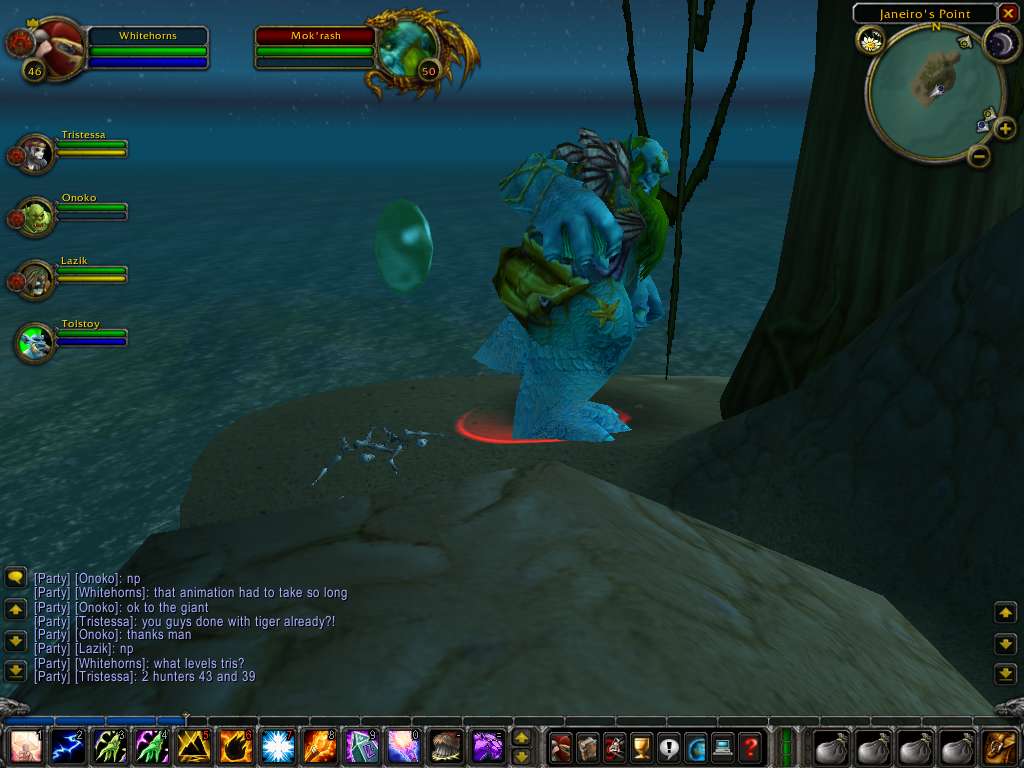Select party member Onoko

[37, 216]
